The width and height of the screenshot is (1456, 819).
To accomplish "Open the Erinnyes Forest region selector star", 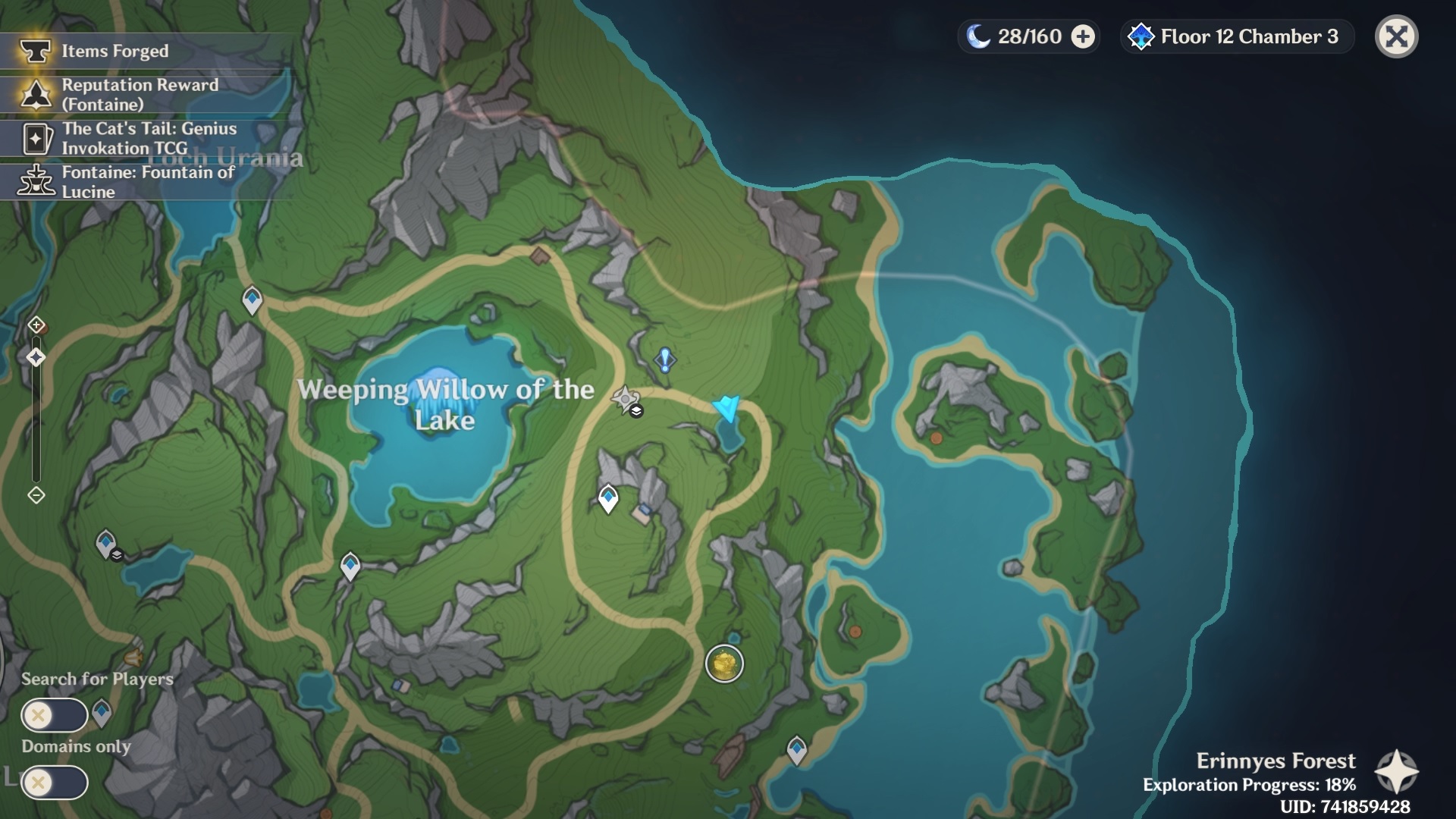I will [x=1396, y=772].
